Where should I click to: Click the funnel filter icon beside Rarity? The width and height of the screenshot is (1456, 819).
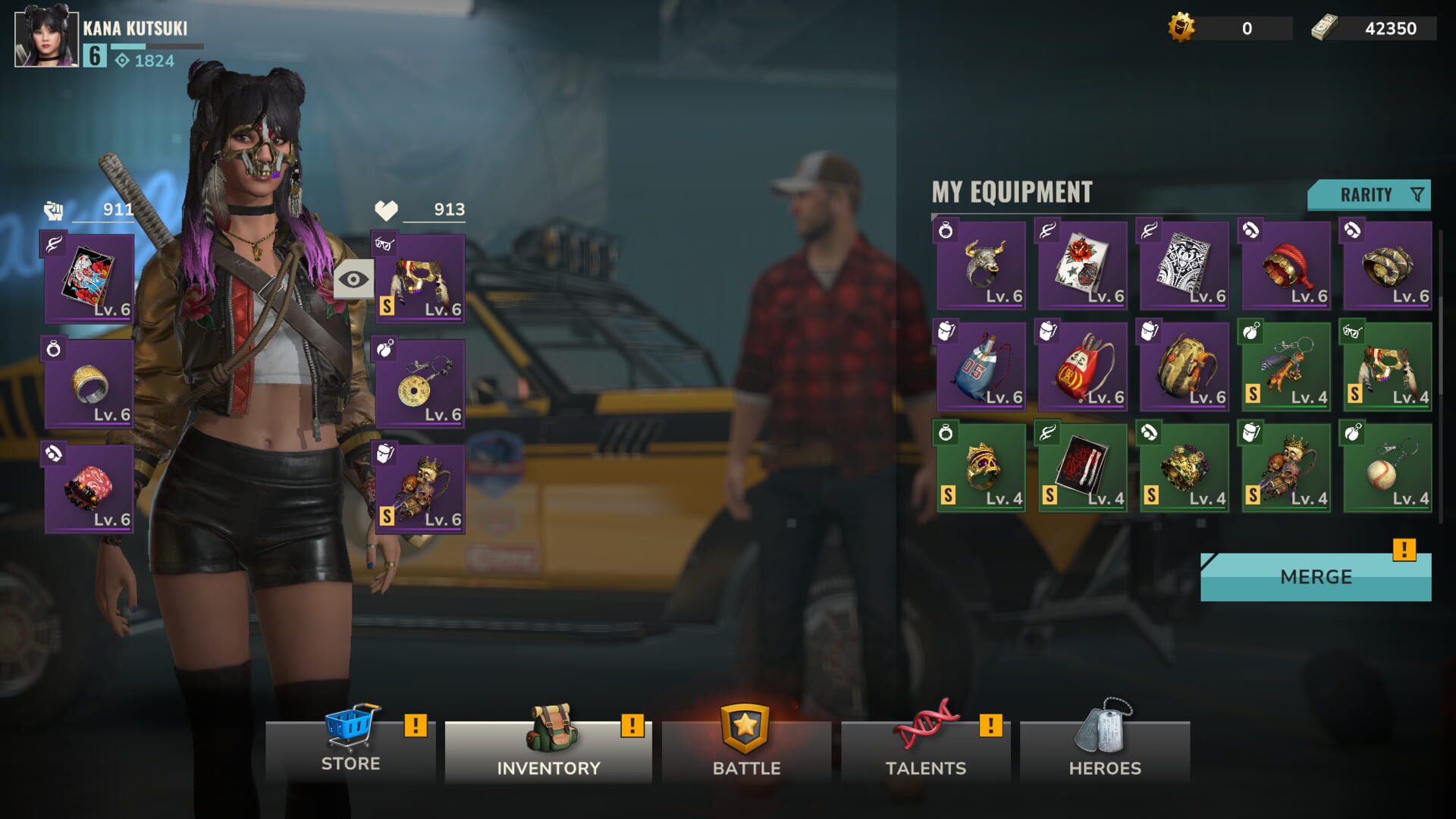point(1417,195)
